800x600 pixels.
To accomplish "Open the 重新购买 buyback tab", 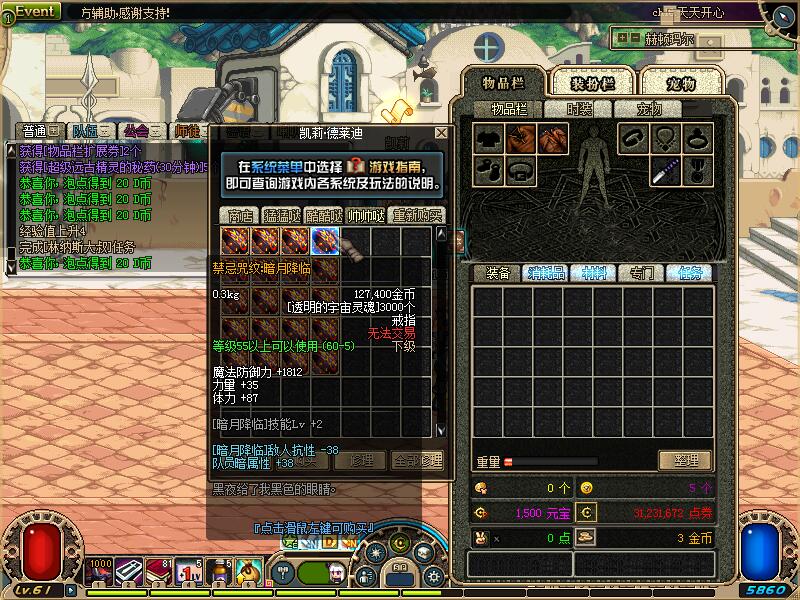I will [417, 215].
